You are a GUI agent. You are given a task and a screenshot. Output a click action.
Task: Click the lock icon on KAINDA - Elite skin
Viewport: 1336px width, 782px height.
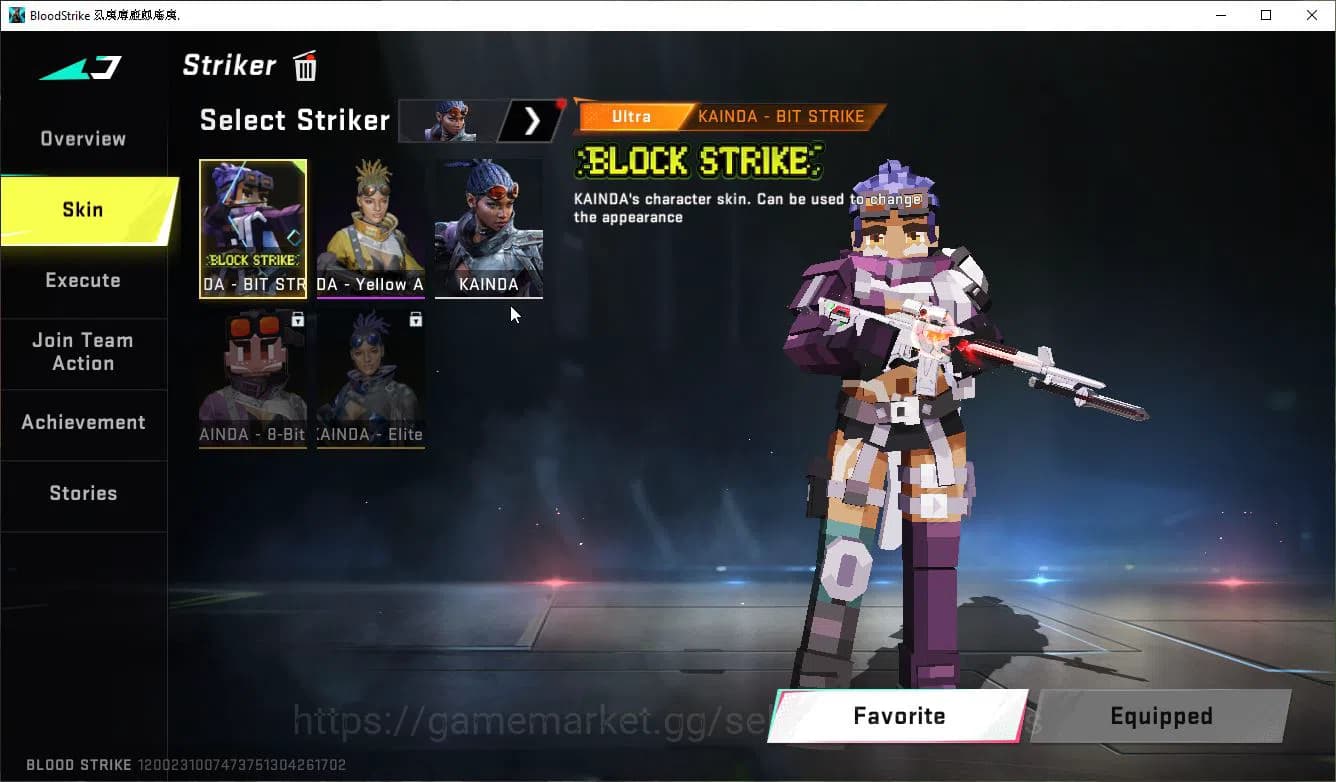(x=415, y=319)
